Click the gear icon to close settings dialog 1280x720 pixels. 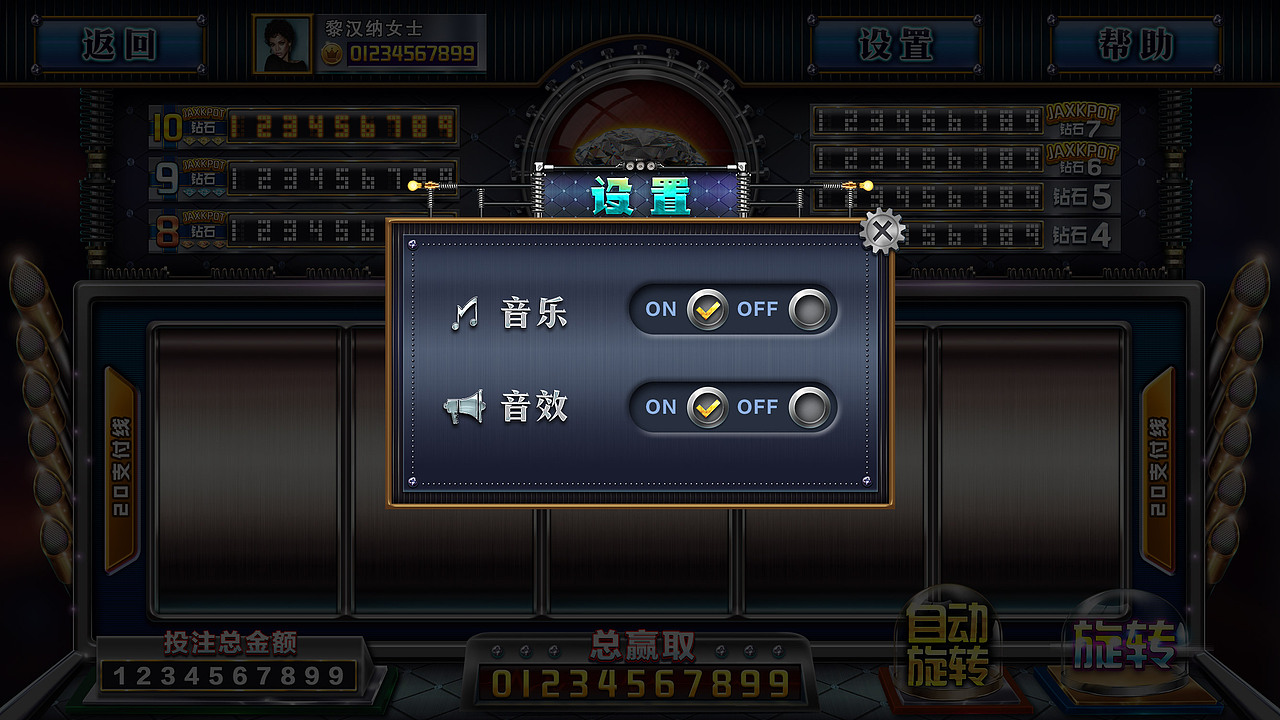881,232
